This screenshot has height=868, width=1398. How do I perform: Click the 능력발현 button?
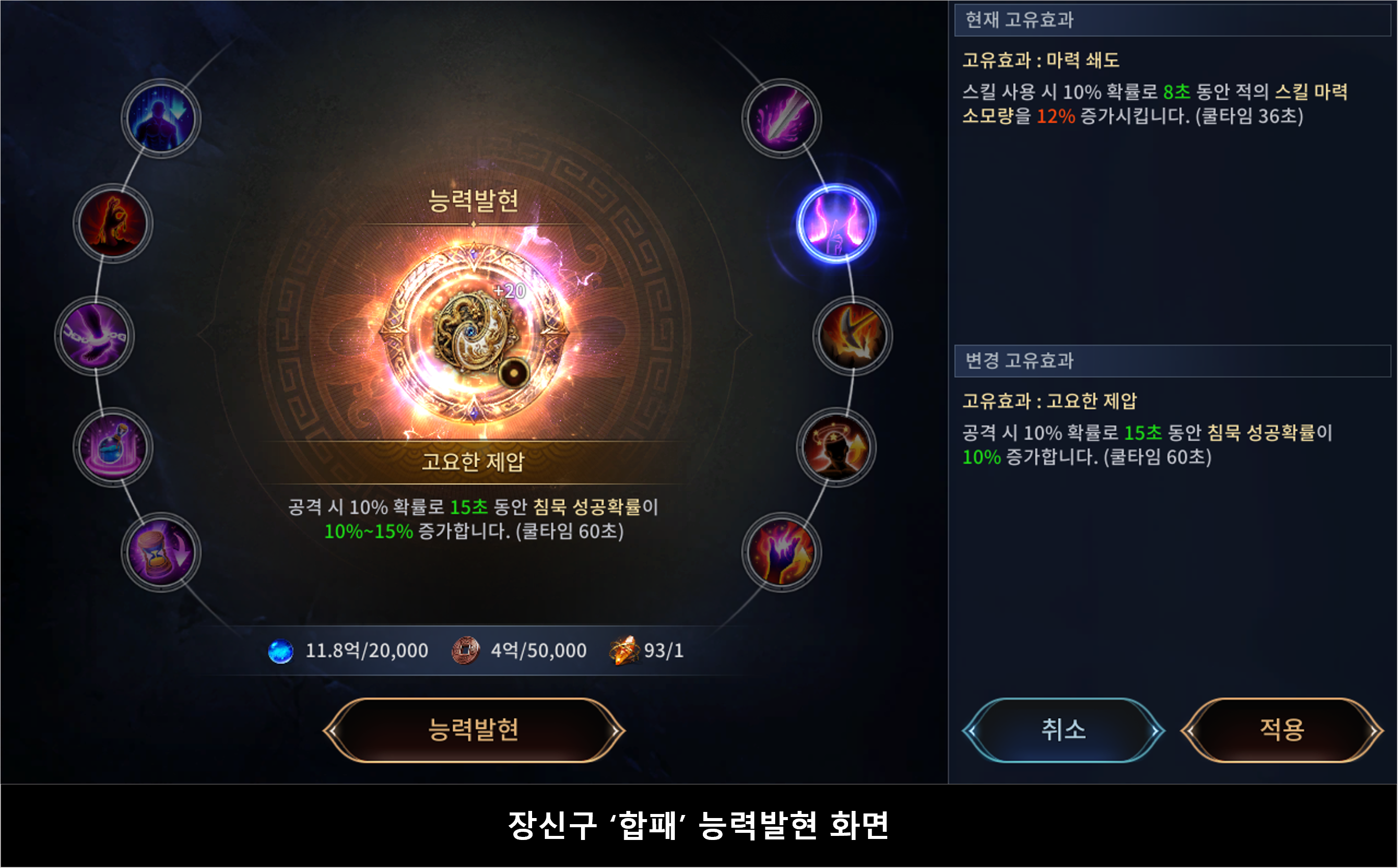point(473,730)
